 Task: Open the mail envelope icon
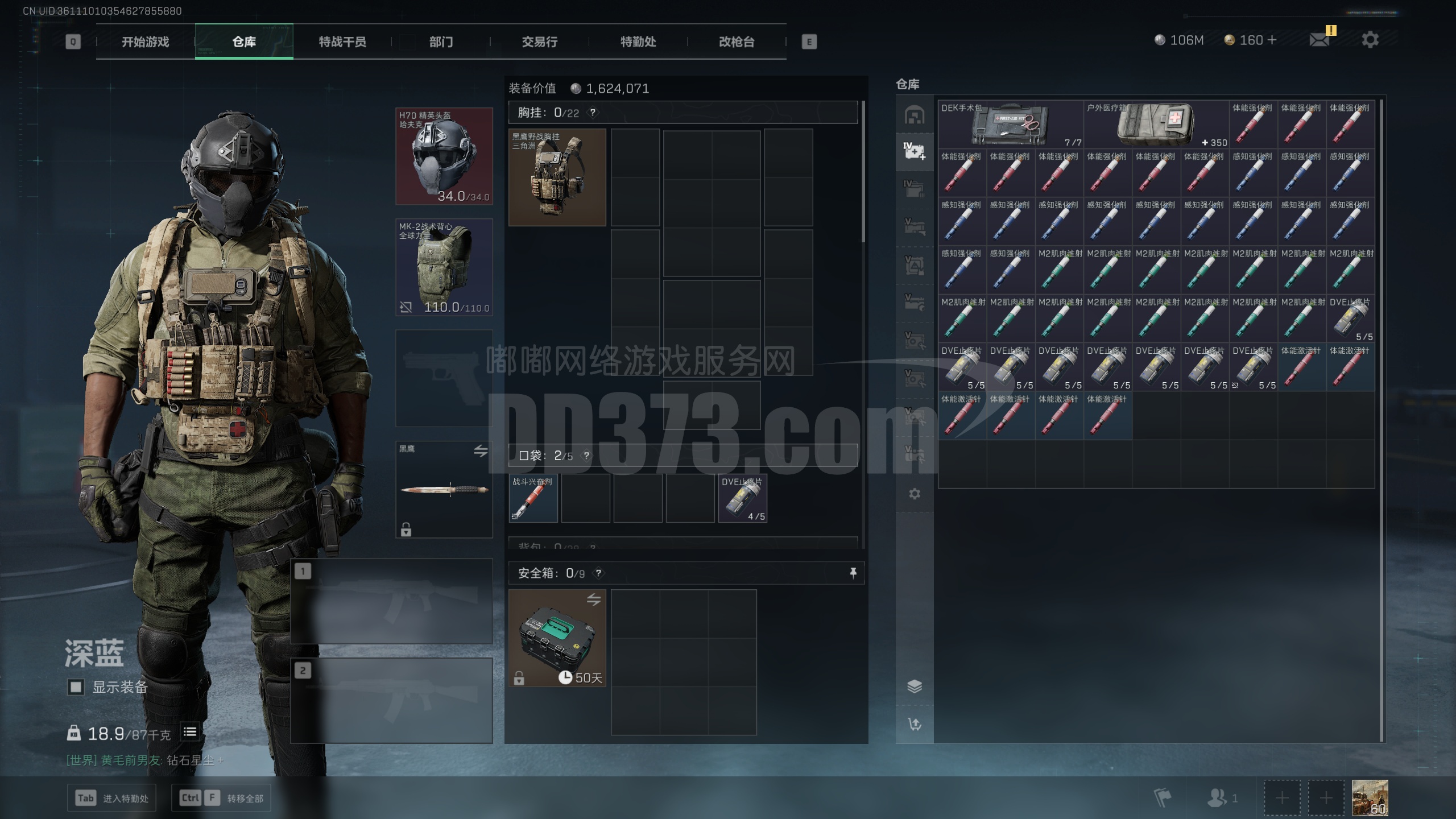pyautogui.click(x=1319, y=40)
